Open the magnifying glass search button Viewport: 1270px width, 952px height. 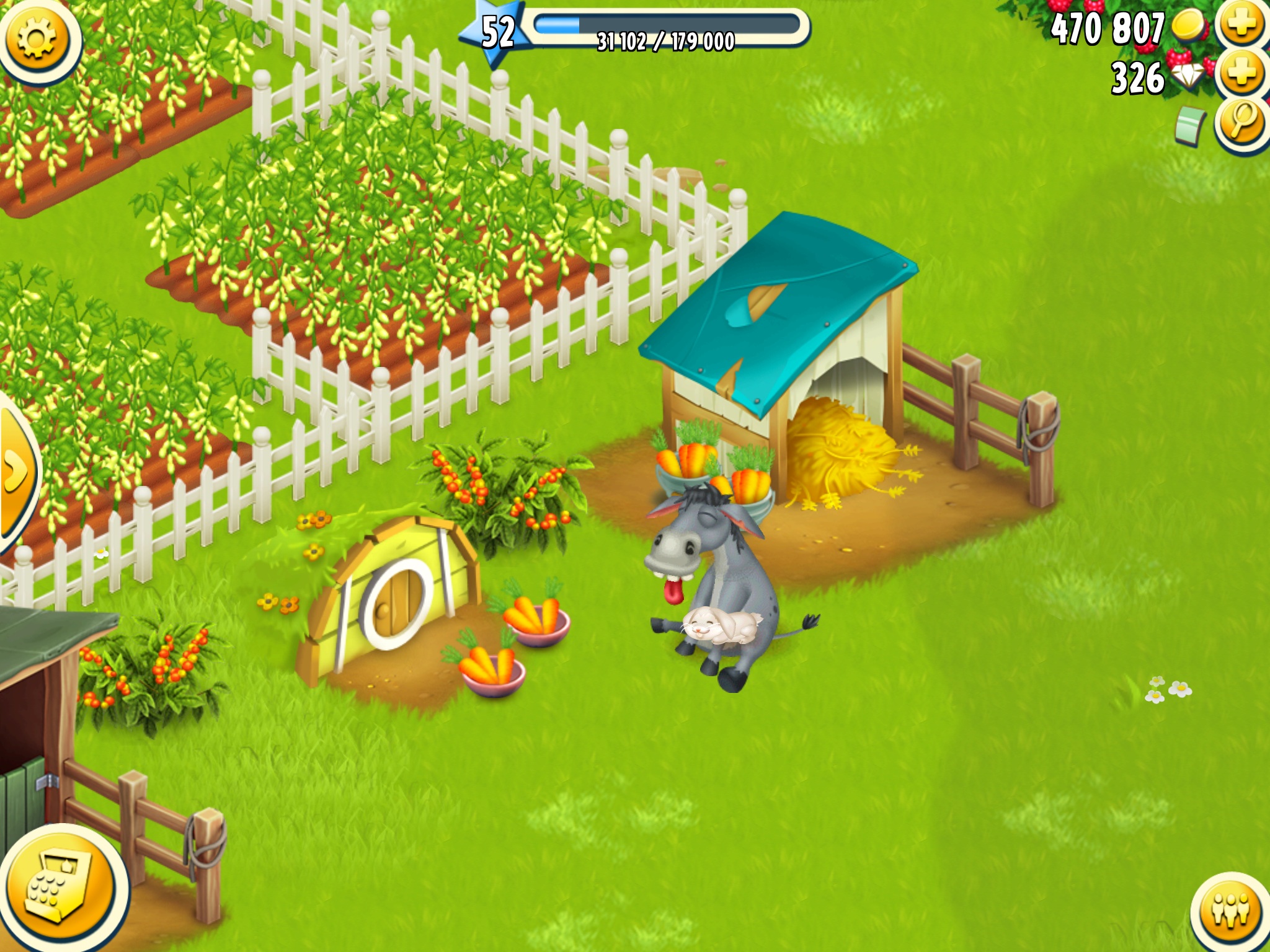point(1241,123)
